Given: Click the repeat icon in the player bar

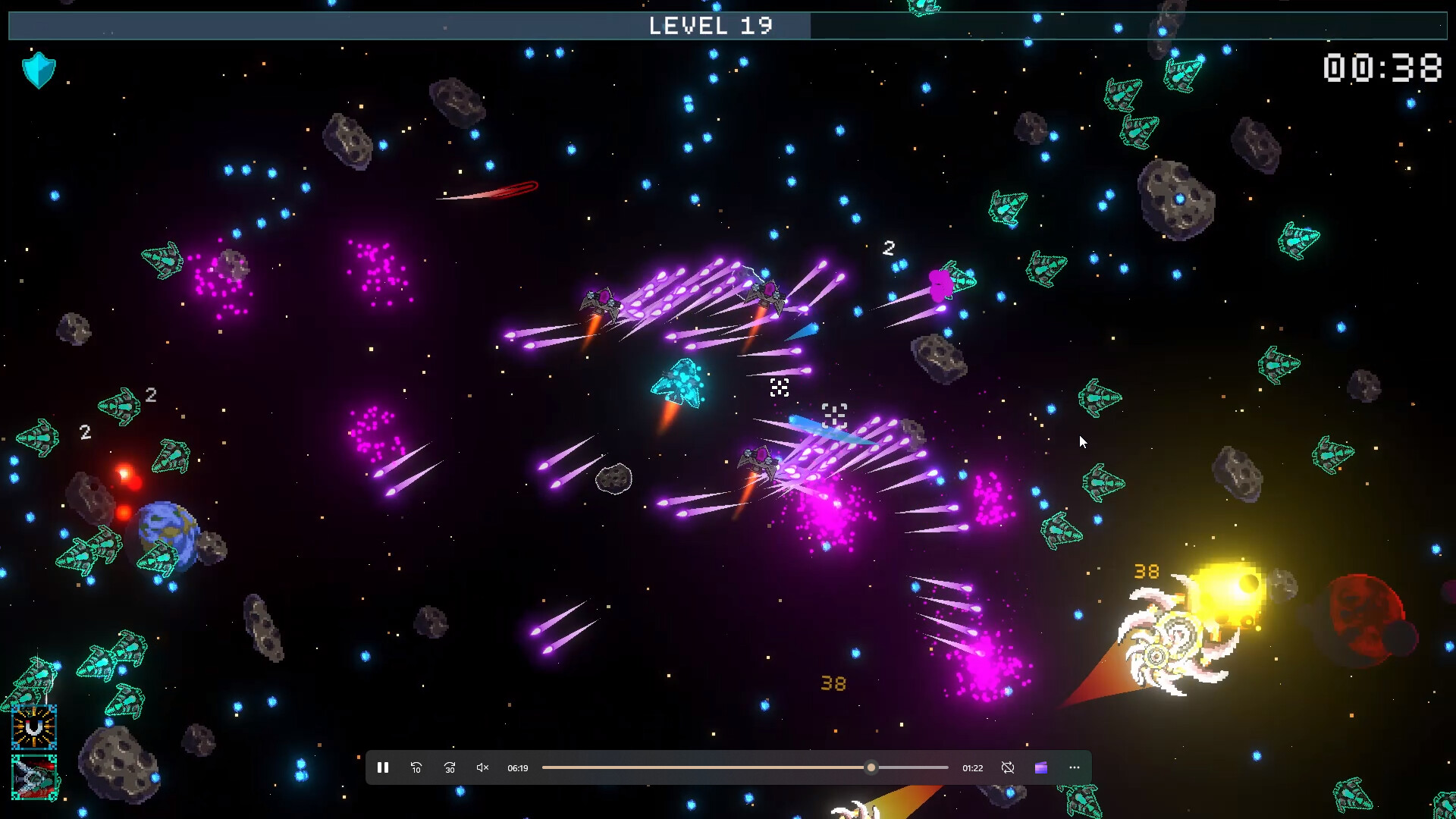Looking at the screenshot, I should click(x=1008, y=767).
